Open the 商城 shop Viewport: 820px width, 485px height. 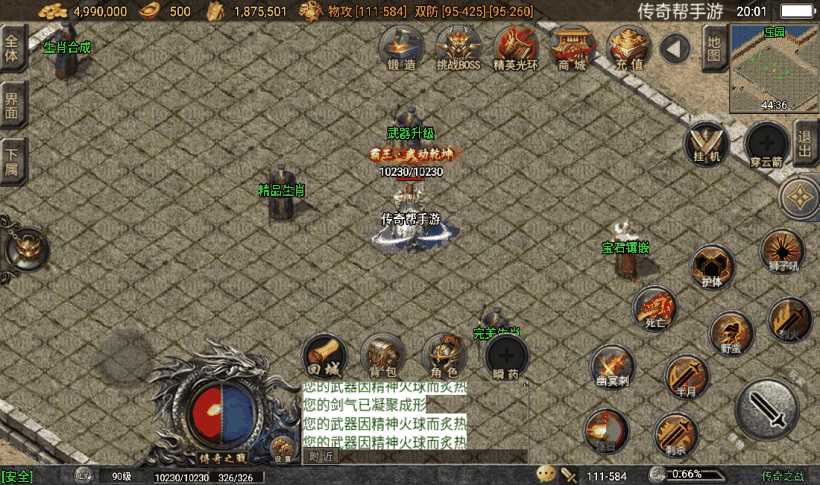point(573,47)
